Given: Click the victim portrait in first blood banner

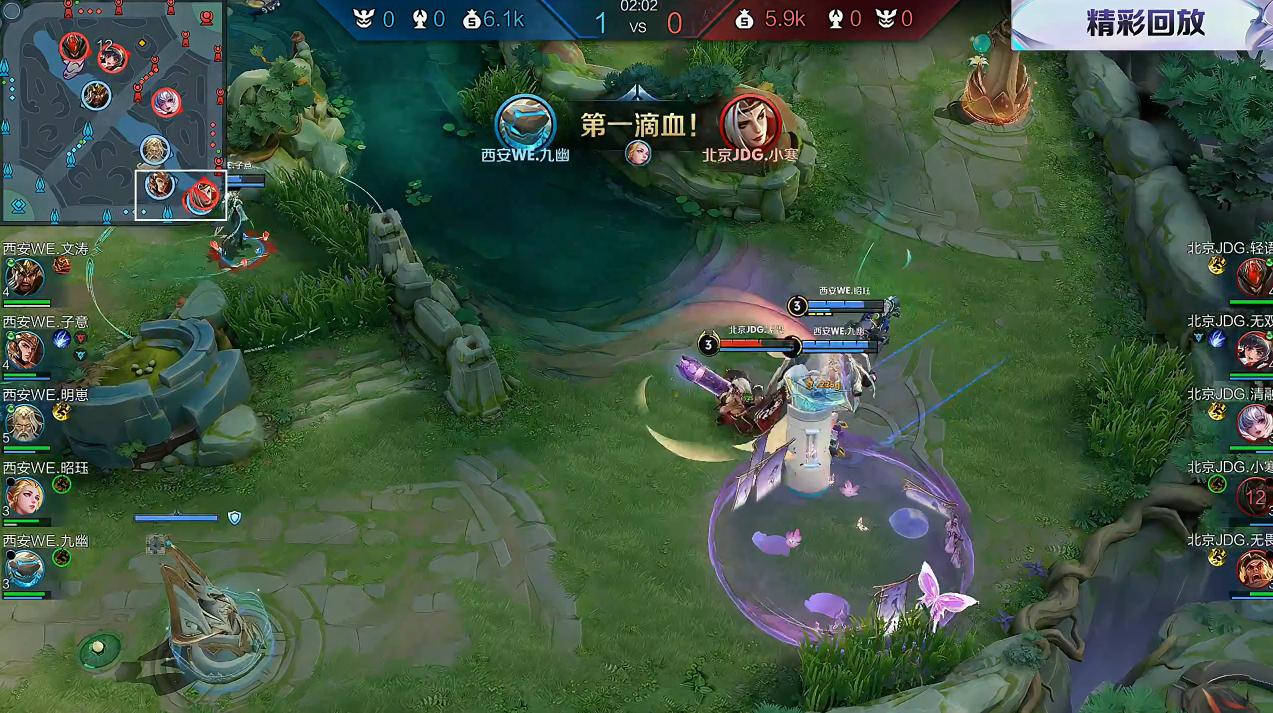Looking at the screenshot, I should [750, 122].
